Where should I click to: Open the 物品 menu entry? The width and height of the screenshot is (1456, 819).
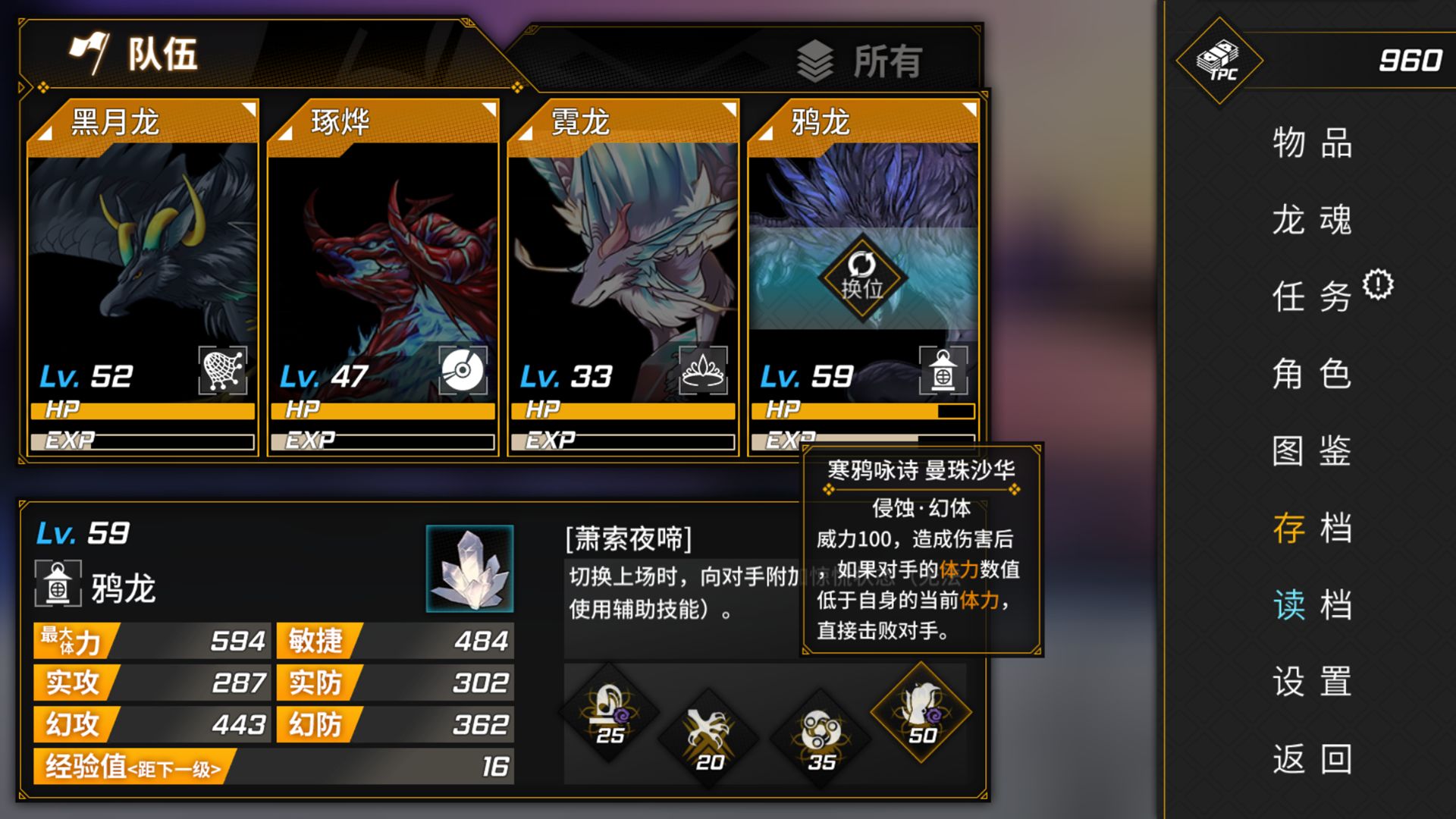[x=1312, y=146]
